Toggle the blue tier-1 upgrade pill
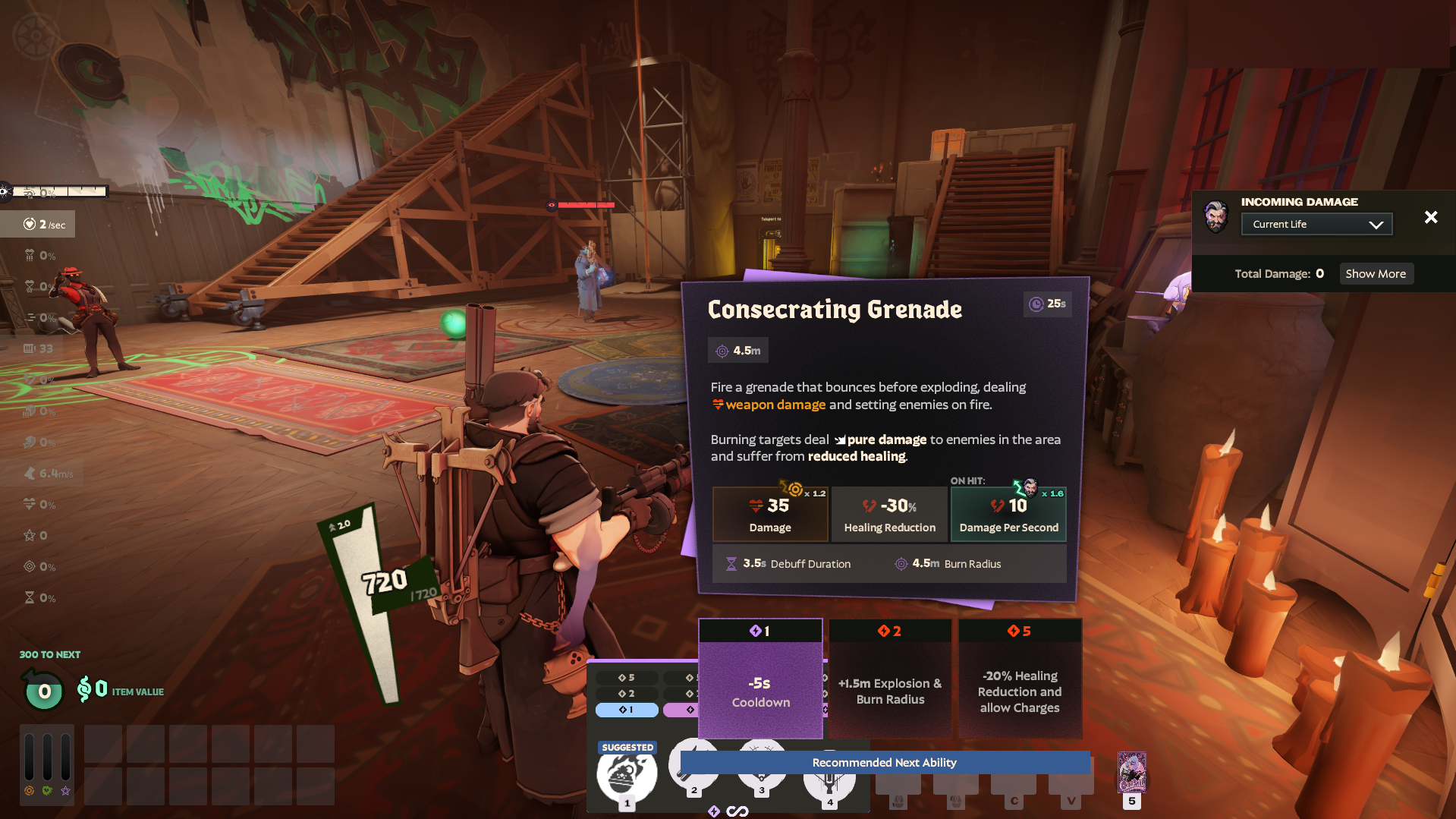Screen dimensions: 1456x819 click(627, 709)
